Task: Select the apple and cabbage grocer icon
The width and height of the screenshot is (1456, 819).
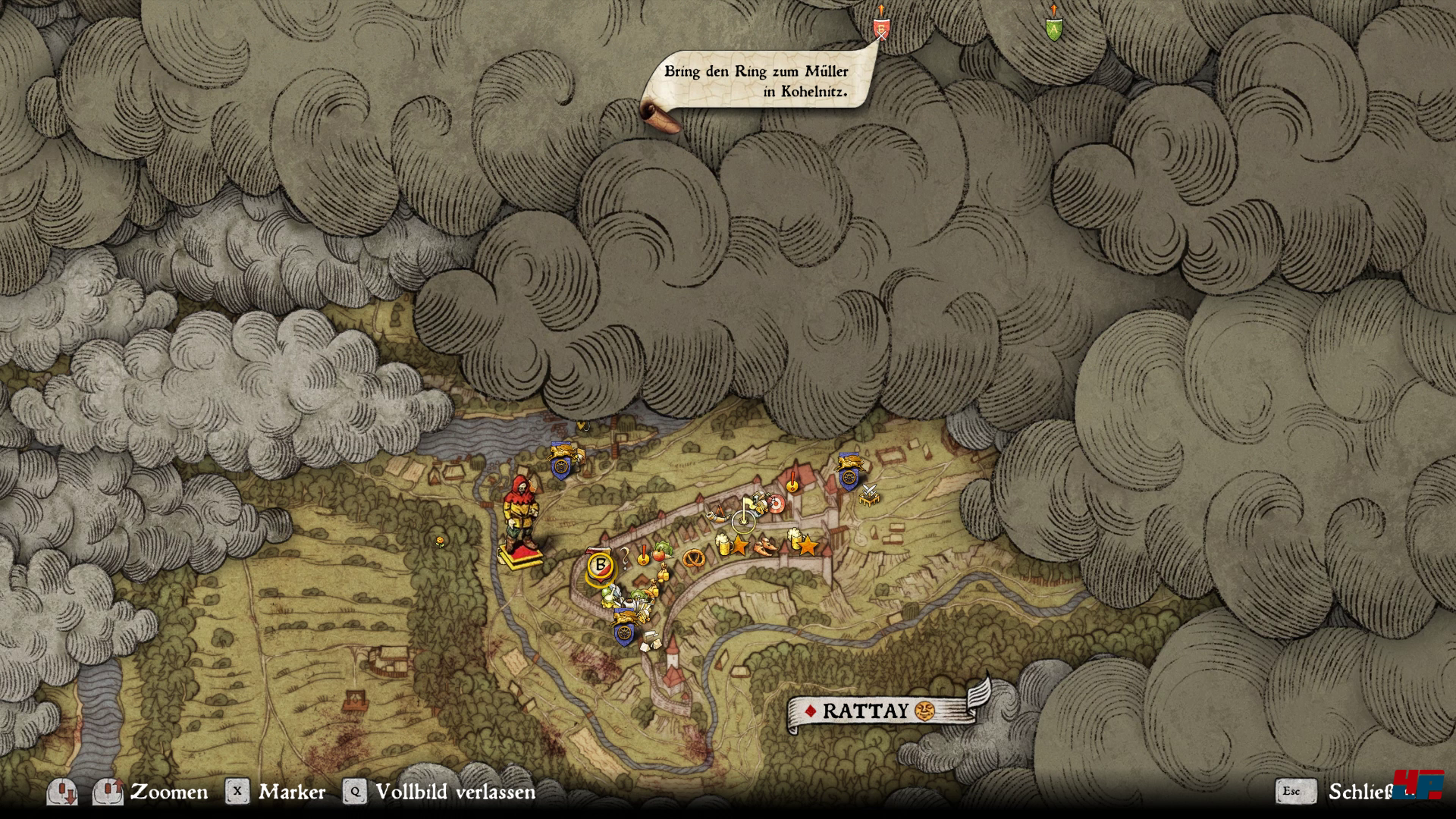Action: pos(661,551)
